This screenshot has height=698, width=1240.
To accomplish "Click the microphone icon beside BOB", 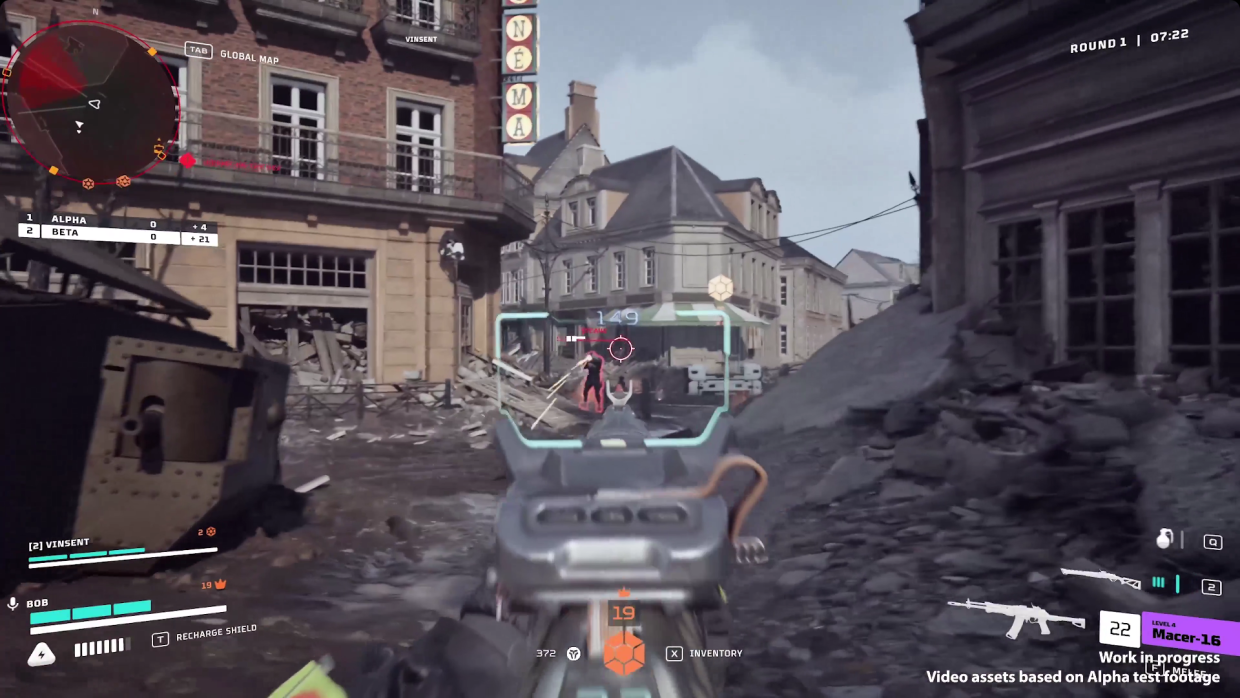I will pyautogui.click(x=13, y=604).
